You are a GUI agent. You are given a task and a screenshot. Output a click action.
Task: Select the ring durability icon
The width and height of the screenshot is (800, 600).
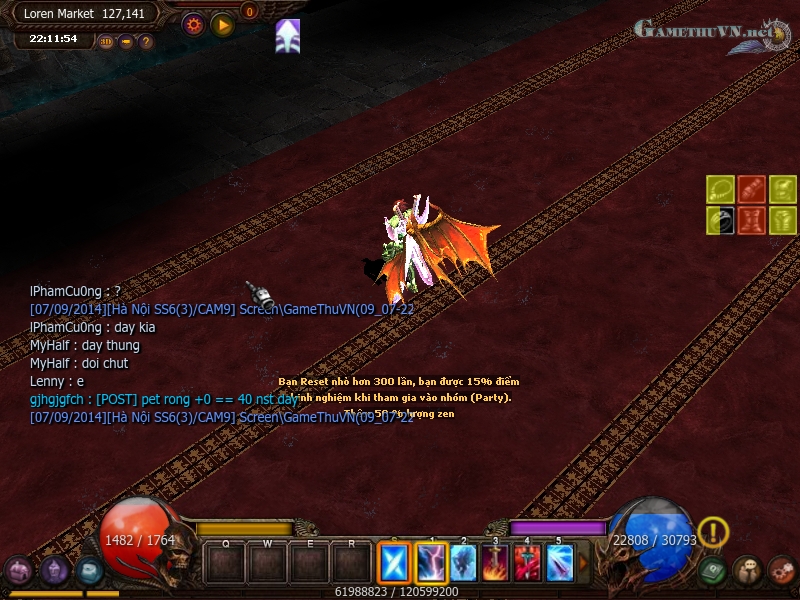[x=721, y=220]
